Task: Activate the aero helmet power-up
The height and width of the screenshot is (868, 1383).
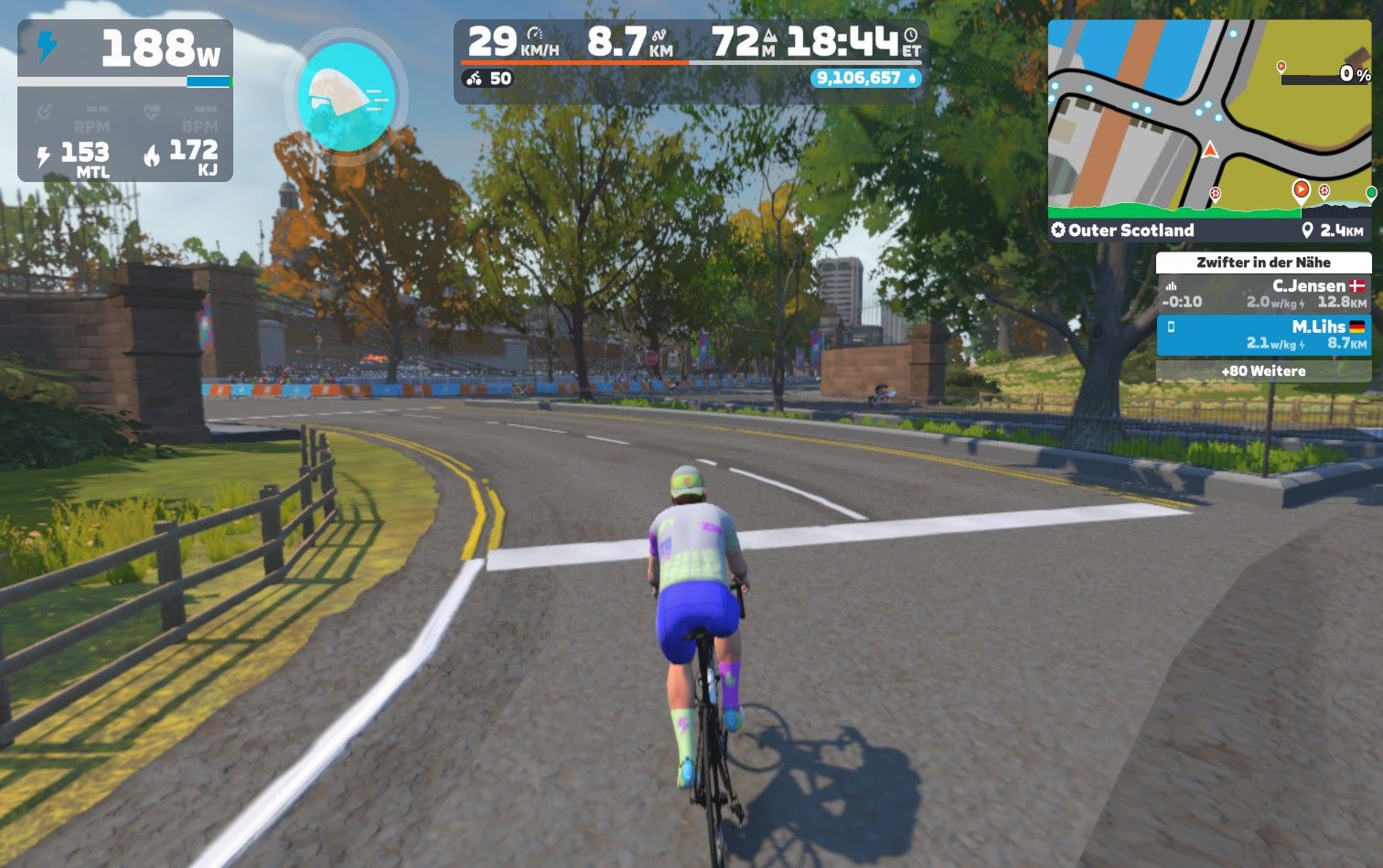Action: point(346,96)
